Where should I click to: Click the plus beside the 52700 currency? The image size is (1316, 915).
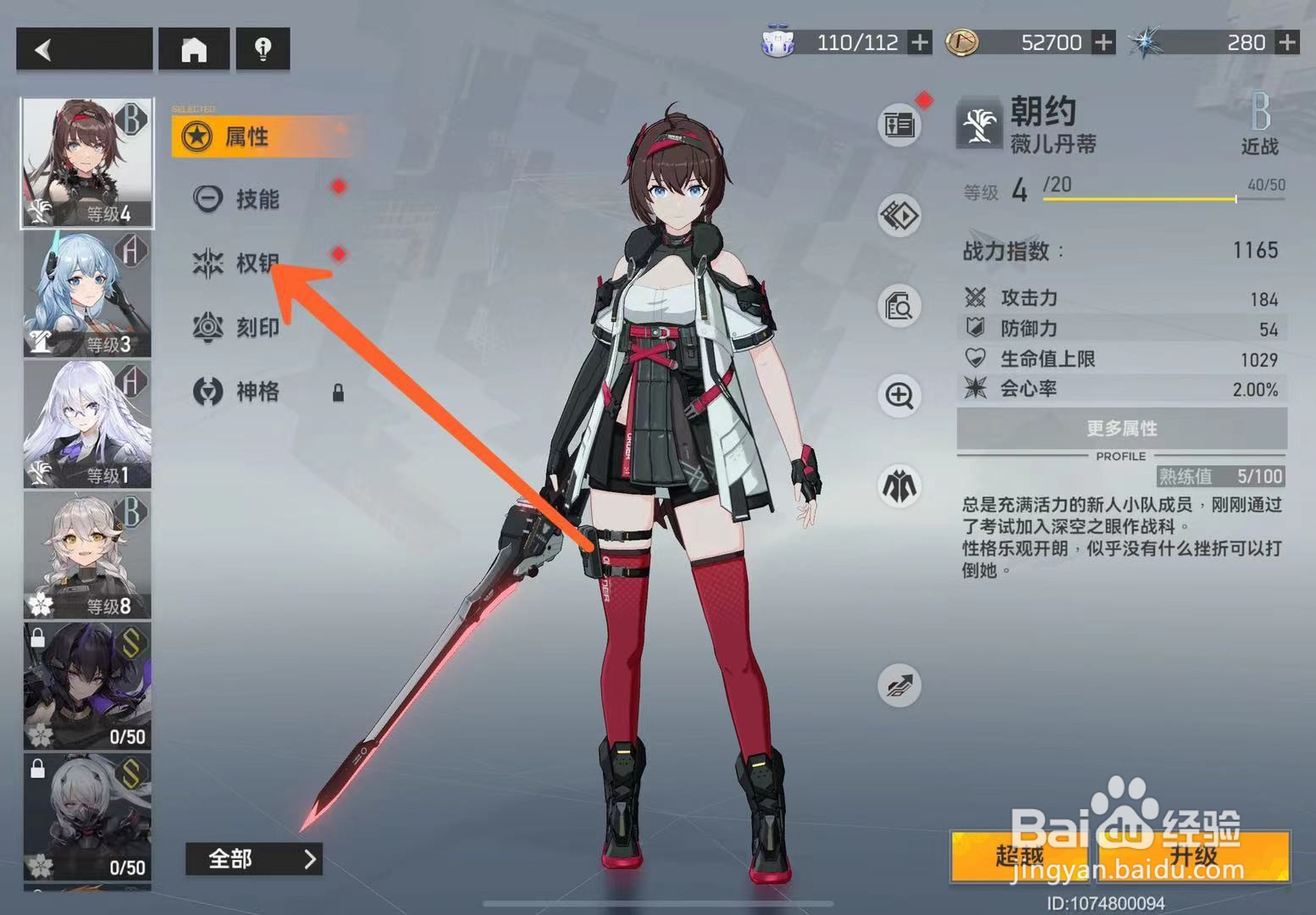(x=1104, y=42)
